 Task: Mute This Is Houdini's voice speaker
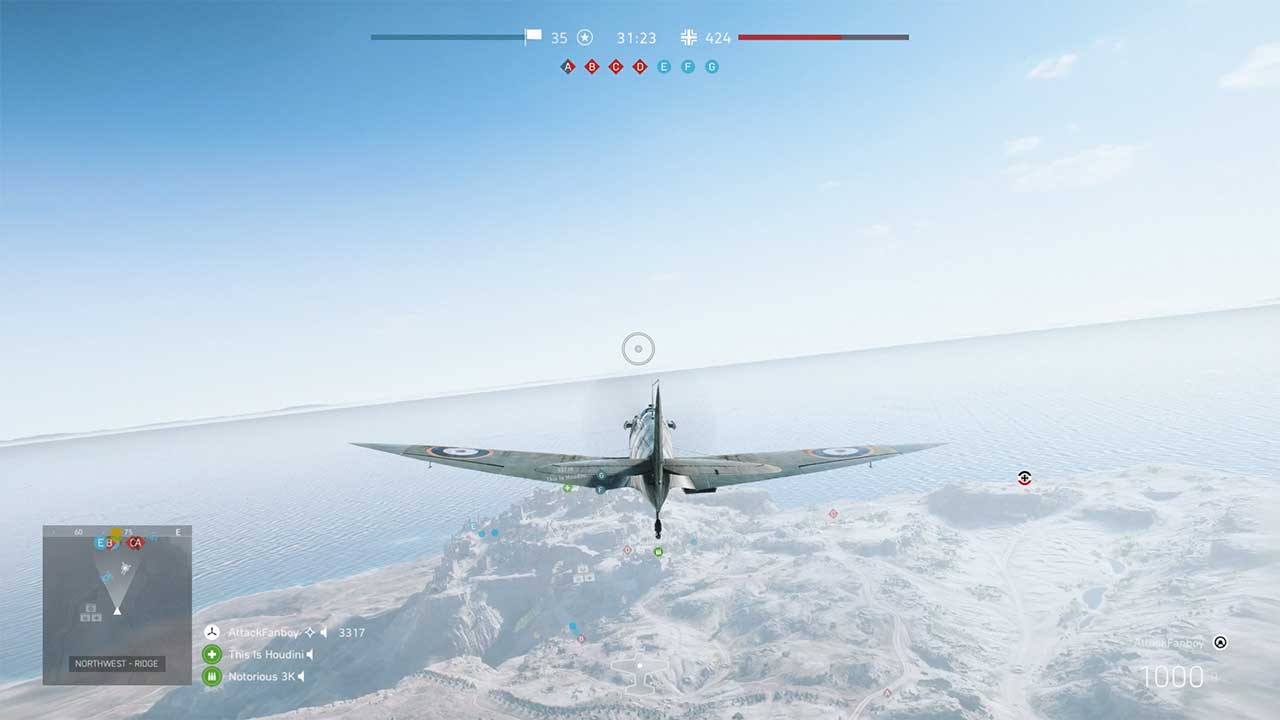(x=309, y=655)
